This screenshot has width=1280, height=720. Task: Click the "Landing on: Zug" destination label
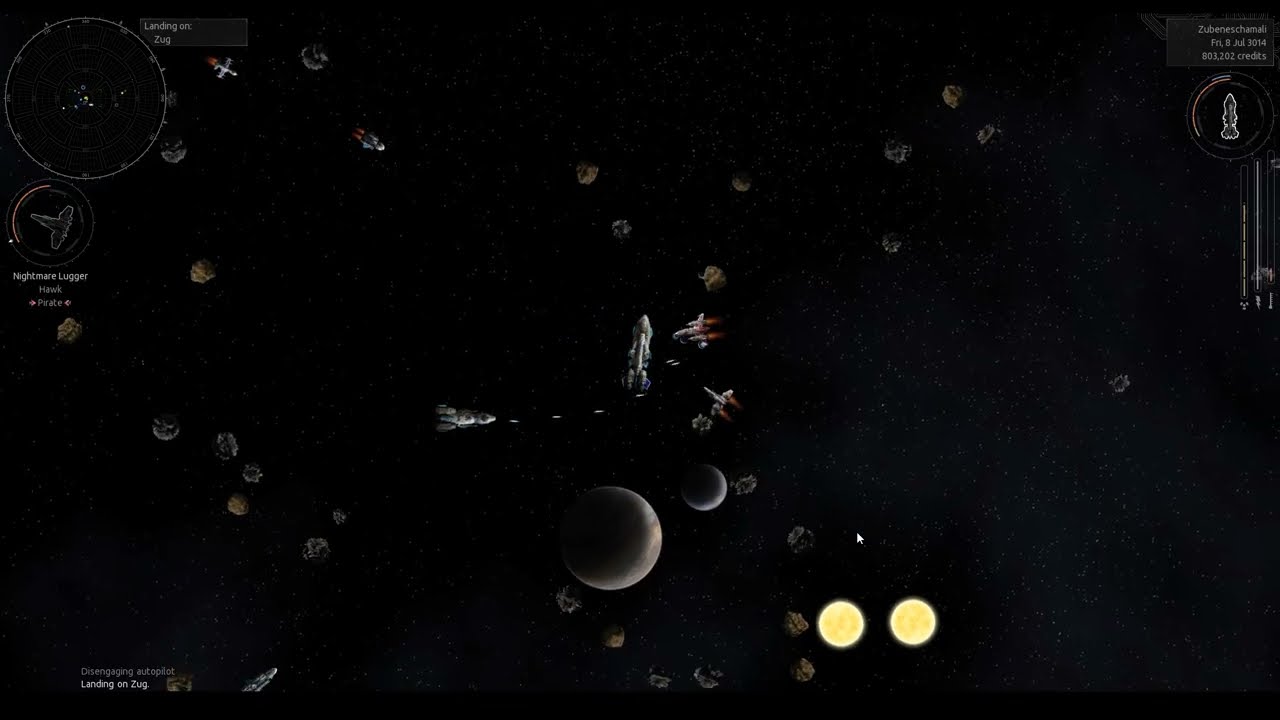click(193, 32)
